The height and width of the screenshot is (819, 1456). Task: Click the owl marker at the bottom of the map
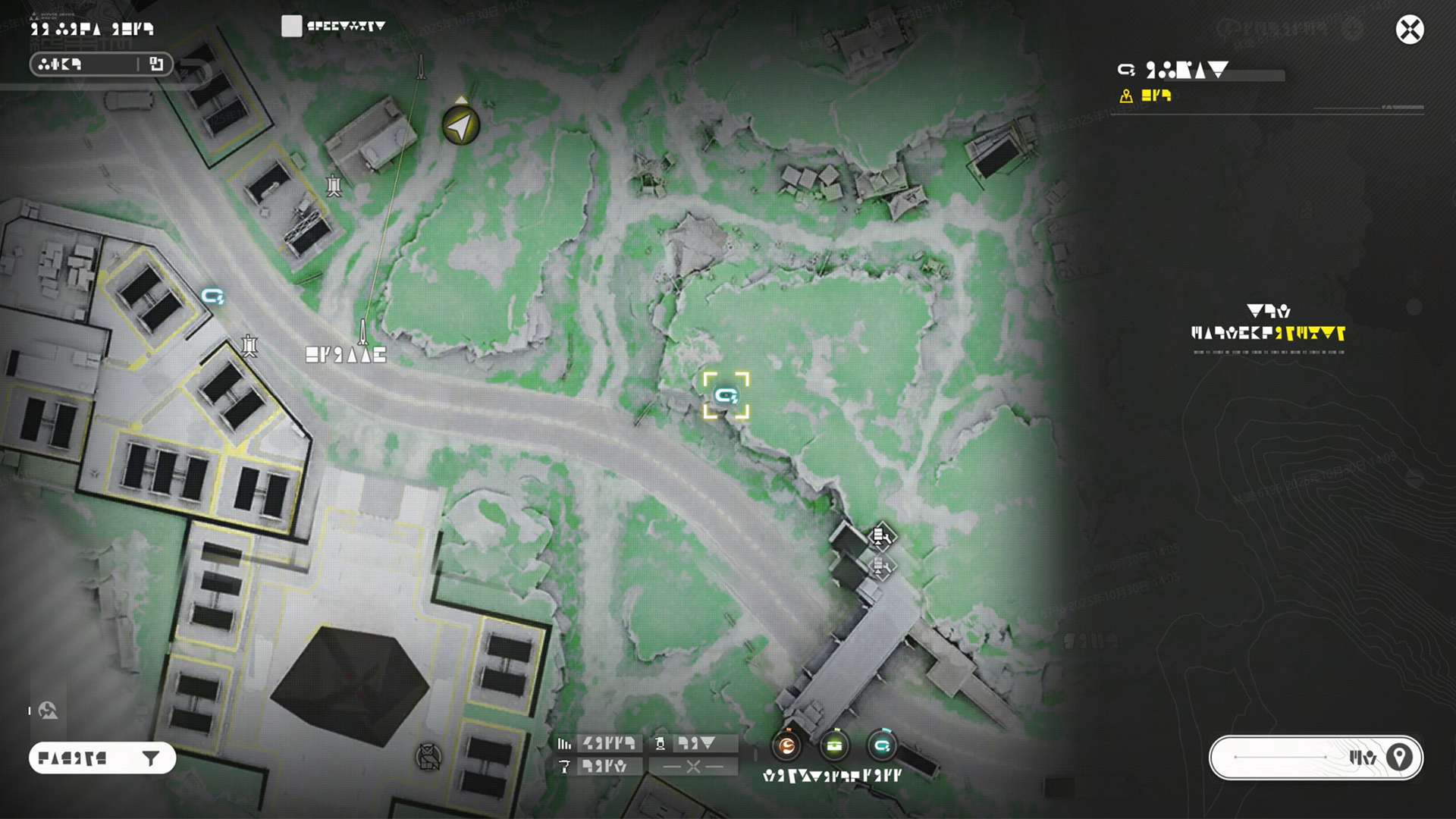[428, 756]
